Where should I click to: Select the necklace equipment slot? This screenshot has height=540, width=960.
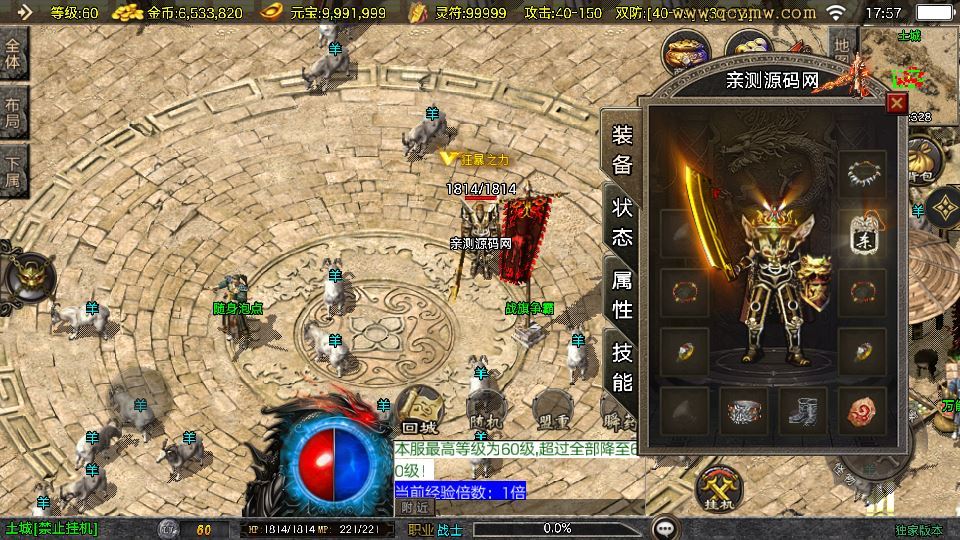pos(863,174)
